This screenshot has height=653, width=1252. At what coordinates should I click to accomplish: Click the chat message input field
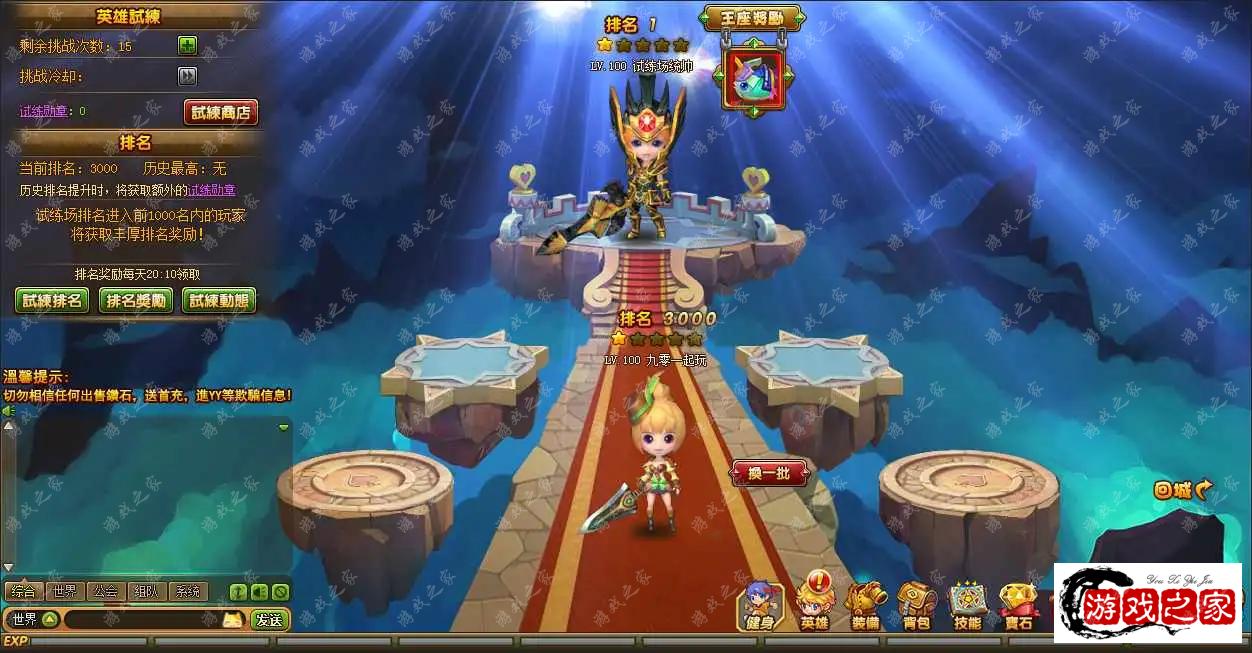[142, 620]
